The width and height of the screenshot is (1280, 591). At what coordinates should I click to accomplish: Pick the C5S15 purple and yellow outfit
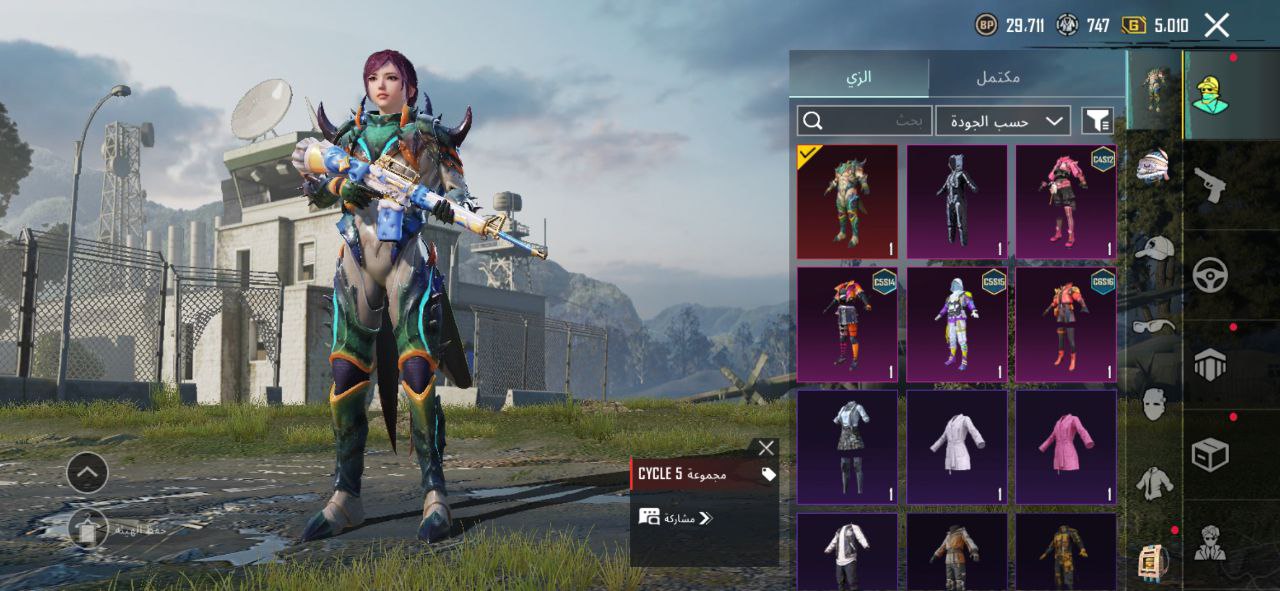click(957, 324)
